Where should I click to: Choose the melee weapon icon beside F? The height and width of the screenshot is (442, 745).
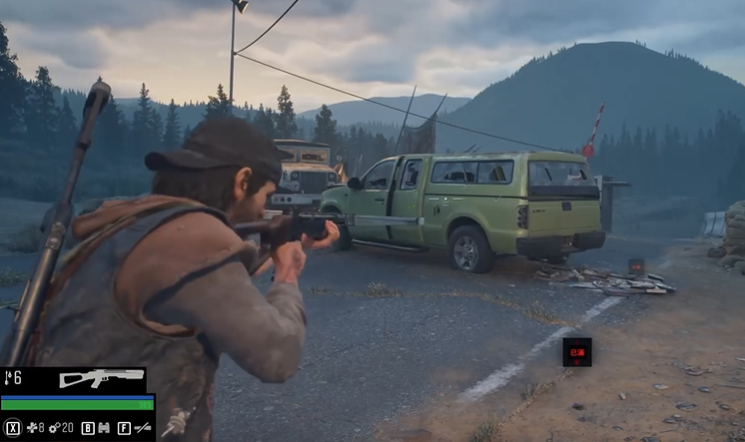click(x=142, y=428)
